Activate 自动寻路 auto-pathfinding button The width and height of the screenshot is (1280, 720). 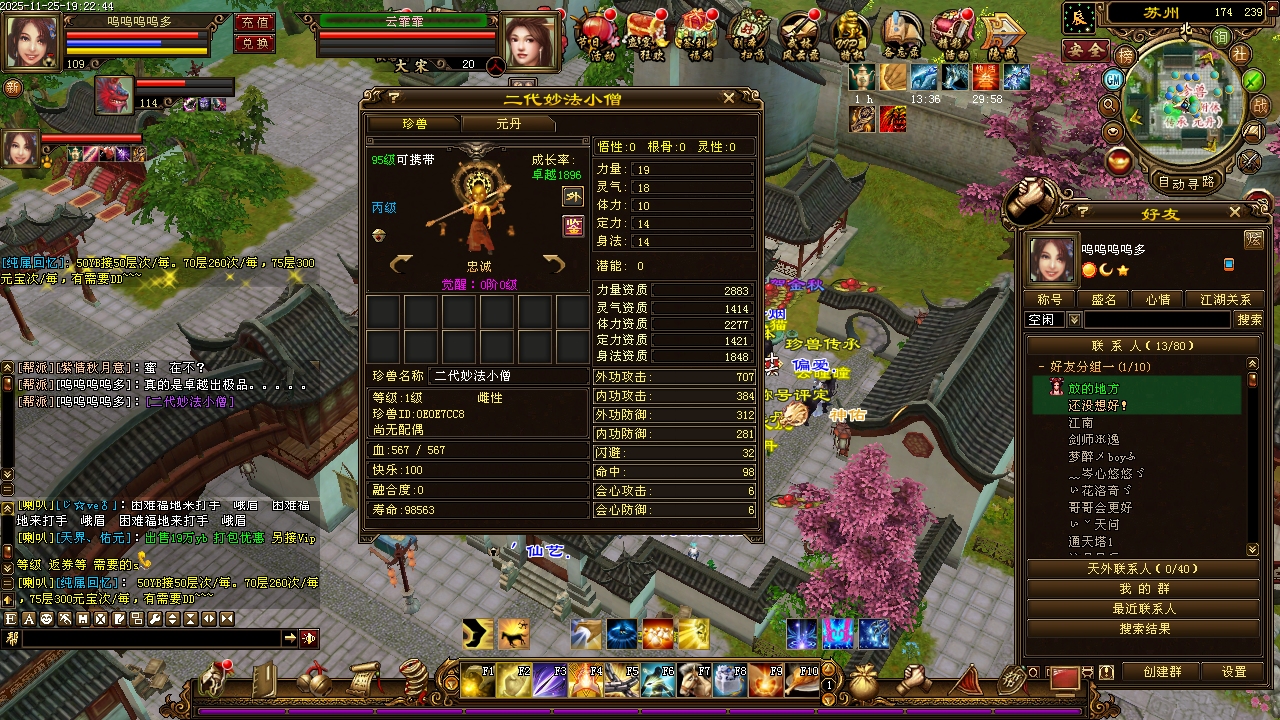1186,182
